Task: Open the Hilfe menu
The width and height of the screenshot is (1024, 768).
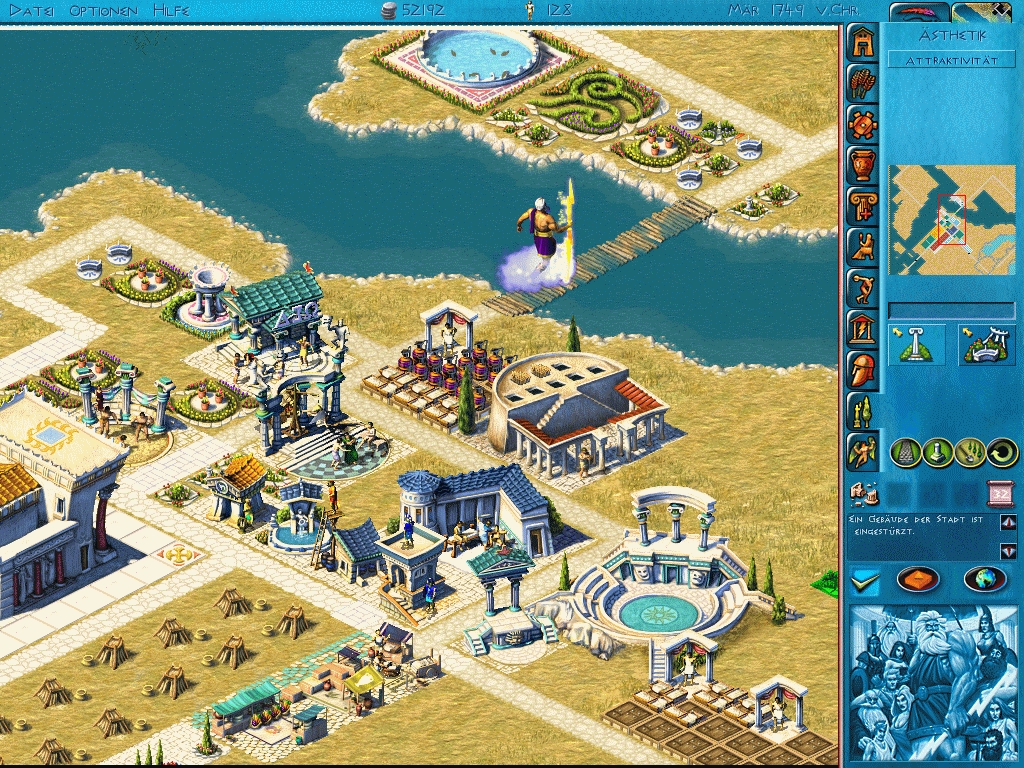Action: pyautogui.click(x=172, y=10)
